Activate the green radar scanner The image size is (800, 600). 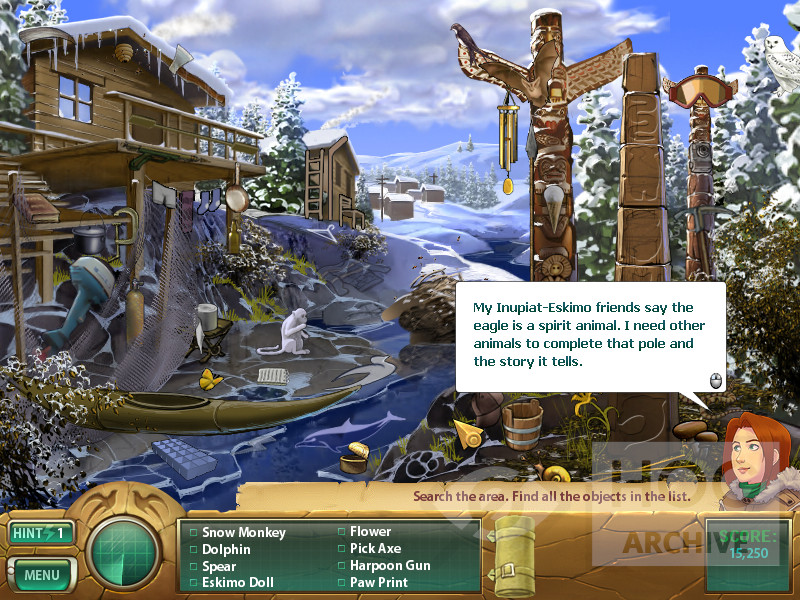tap(124, 554)
